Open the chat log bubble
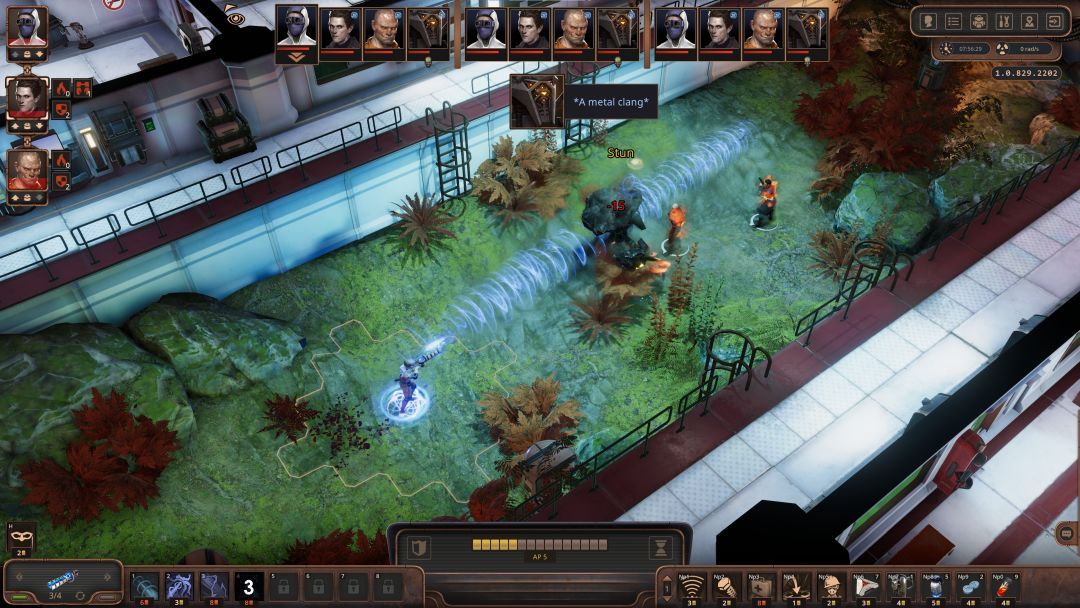The height and width of the screenshot is (608, 1080). coord(1064,533)
